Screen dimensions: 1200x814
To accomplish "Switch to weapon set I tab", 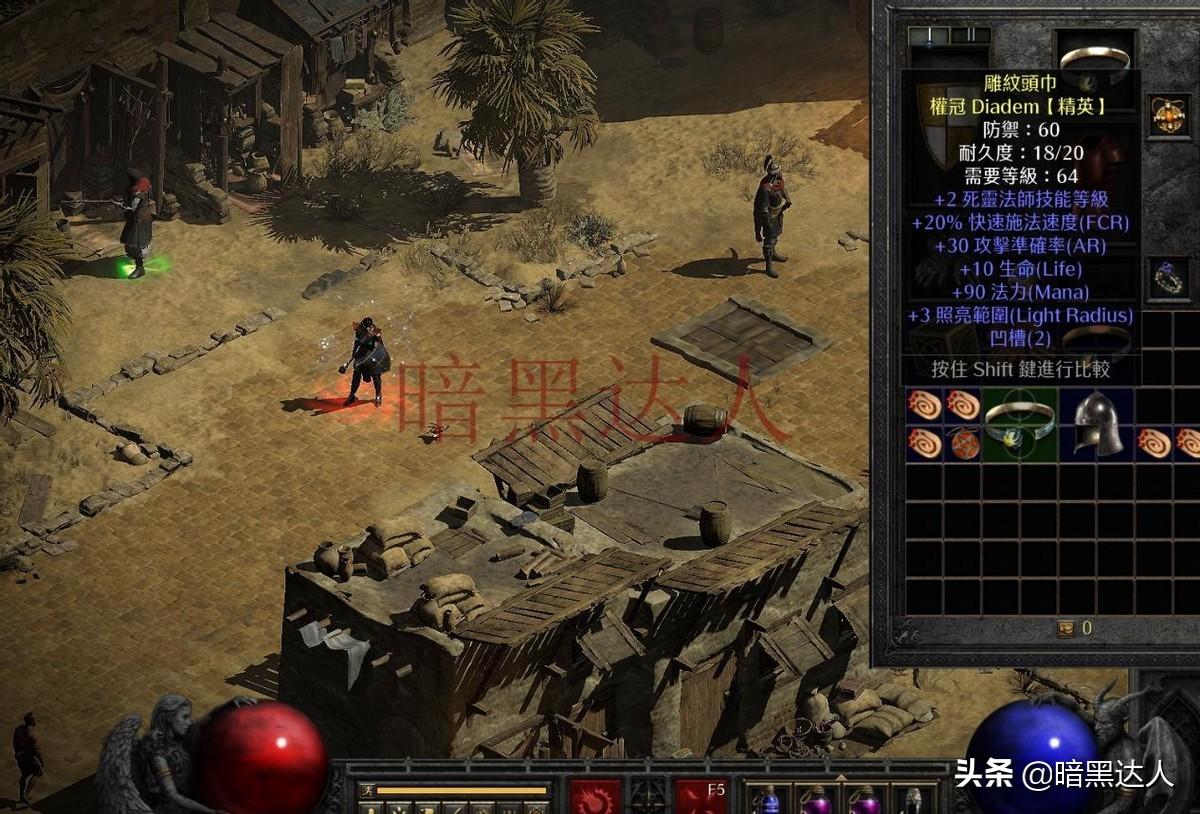I will 928,35.
